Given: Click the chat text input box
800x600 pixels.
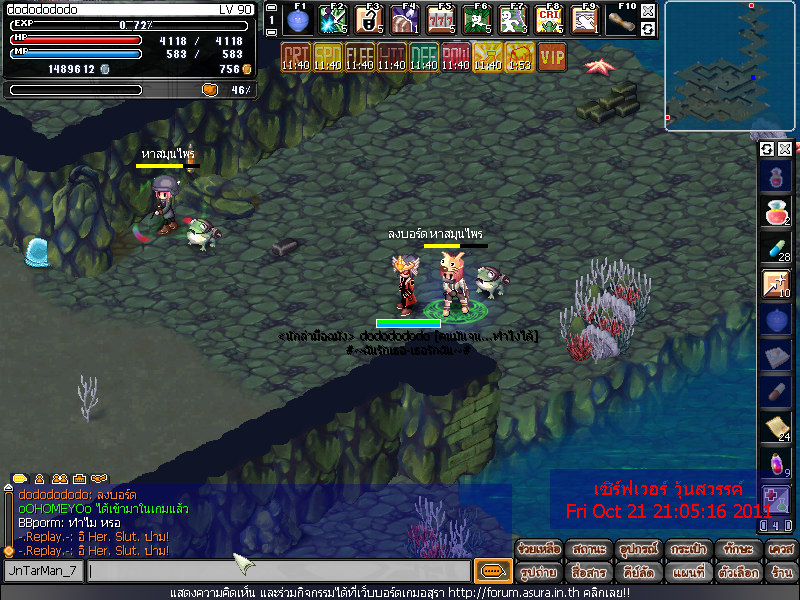Looking at the screenshot, I should (x=278, y=571).
